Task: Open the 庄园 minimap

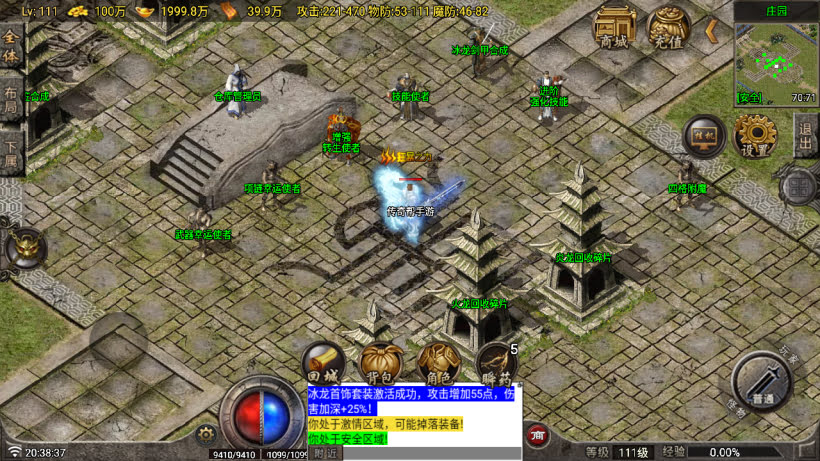Action: (x=776, y=57)
